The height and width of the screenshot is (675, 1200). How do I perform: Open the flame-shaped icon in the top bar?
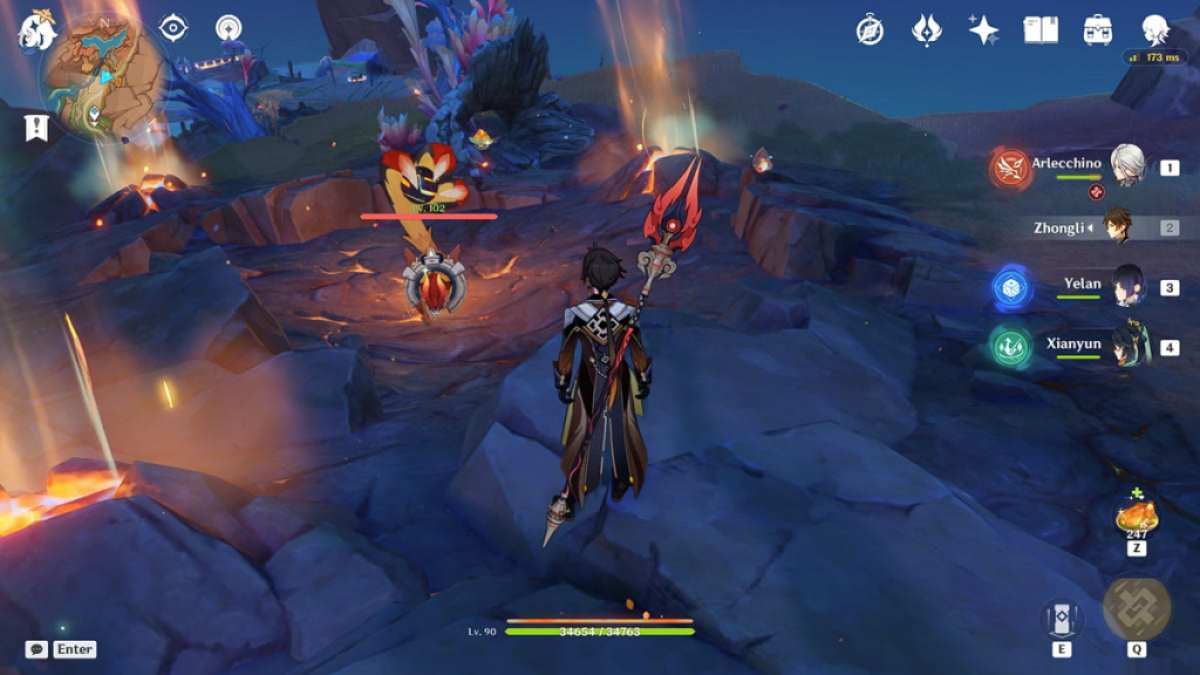tap(927, 30)
